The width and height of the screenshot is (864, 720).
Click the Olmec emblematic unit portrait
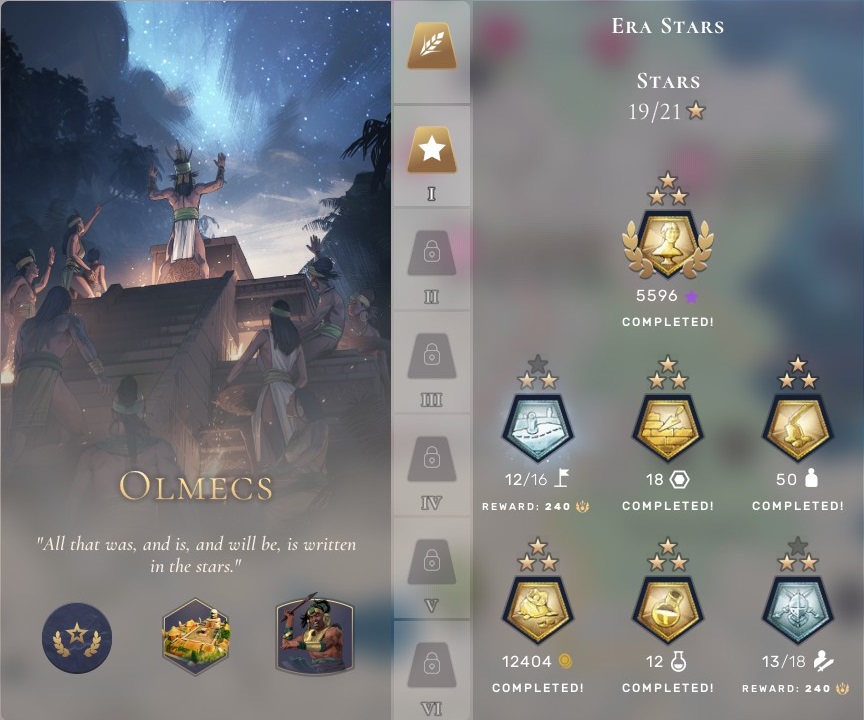point(314,637)
